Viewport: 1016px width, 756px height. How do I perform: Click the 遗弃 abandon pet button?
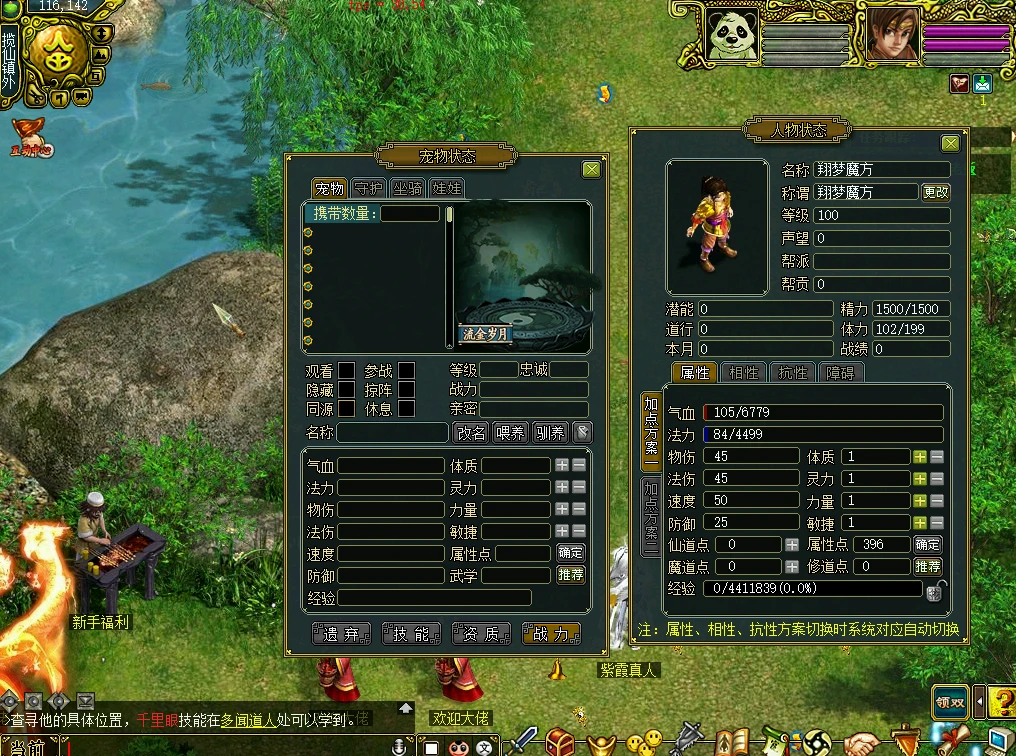[341, 634]
